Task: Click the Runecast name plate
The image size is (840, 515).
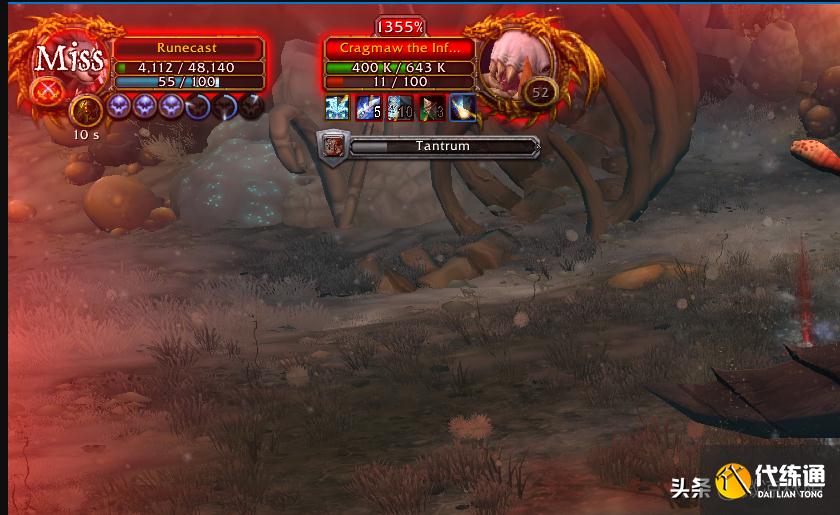Action: click(x=187, y=47)
